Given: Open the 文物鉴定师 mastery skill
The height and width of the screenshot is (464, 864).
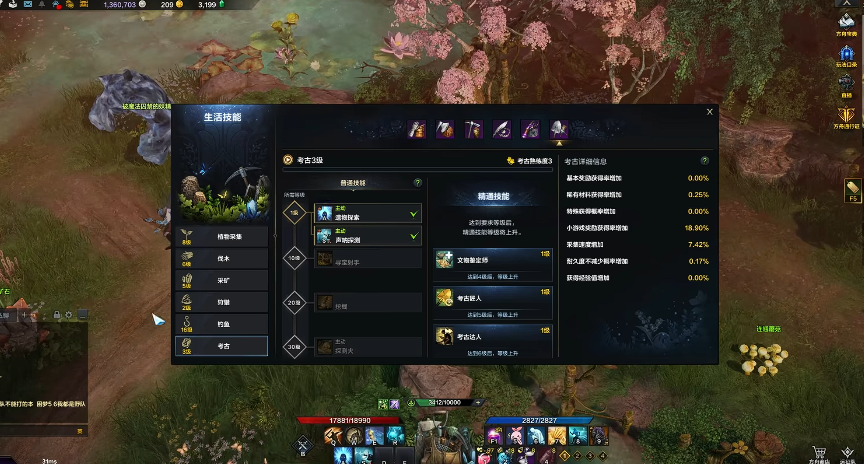Looking at the screenshot, I should click(493, 259).
